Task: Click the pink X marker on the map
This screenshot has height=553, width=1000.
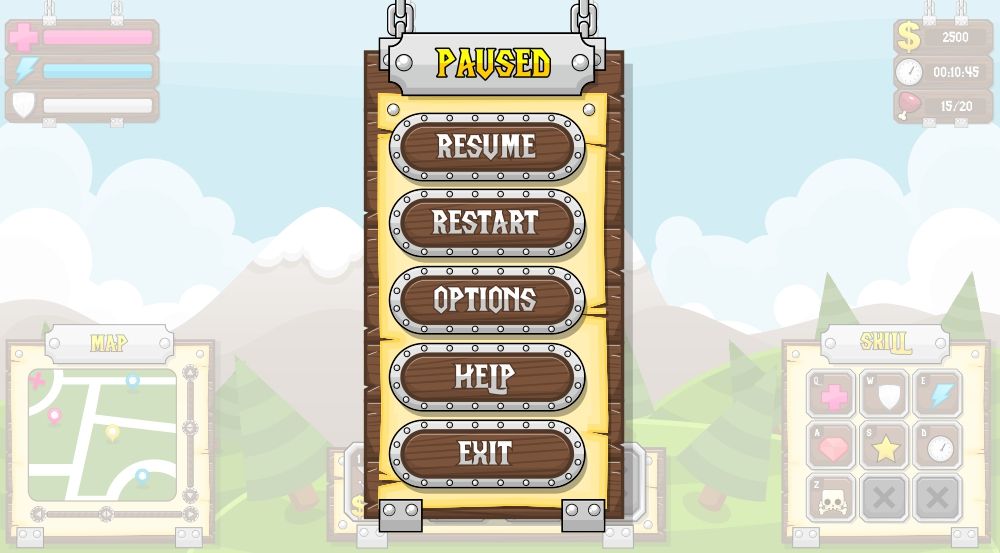Action: tap(38, 380)
